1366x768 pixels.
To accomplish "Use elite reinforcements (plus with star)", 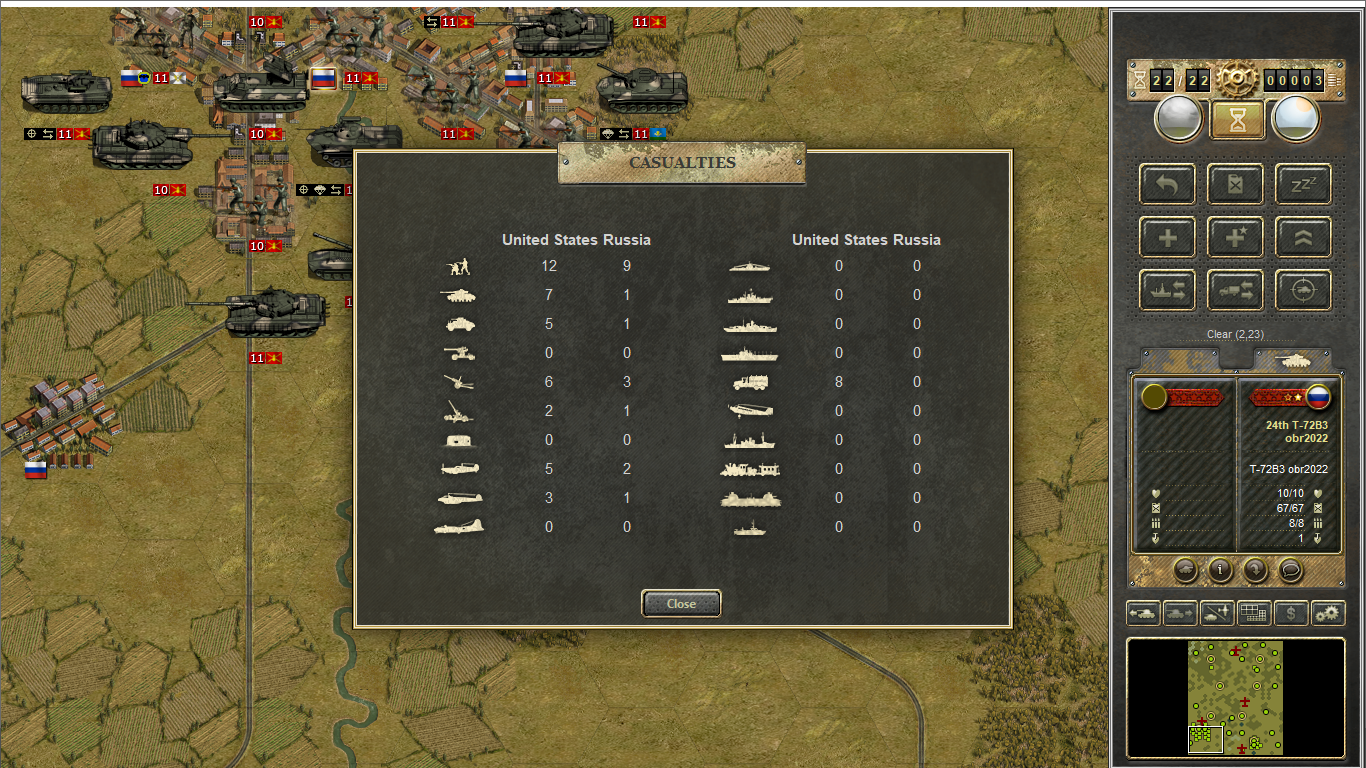I will tap(1235, 237).
